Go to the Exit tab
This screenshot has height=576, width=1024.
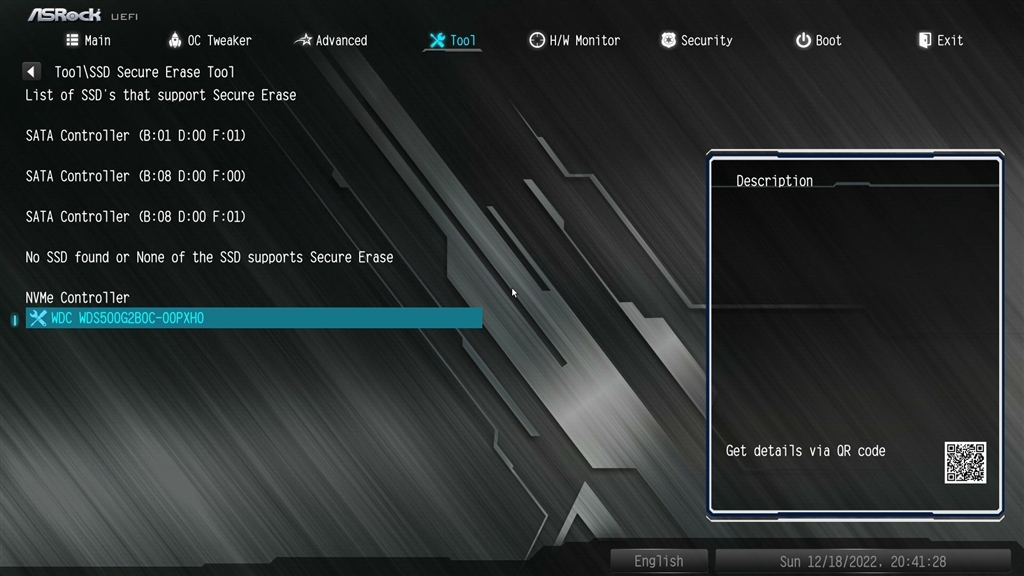point(941,40)
